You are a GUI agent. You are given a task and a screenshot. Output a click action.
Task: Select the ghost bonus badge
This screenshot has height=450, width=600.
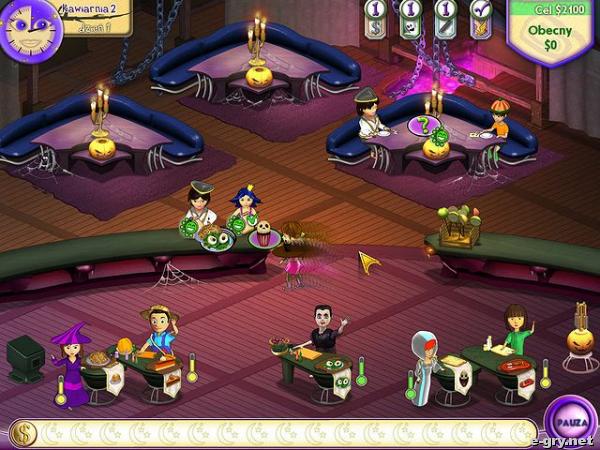tap(410, 19)
